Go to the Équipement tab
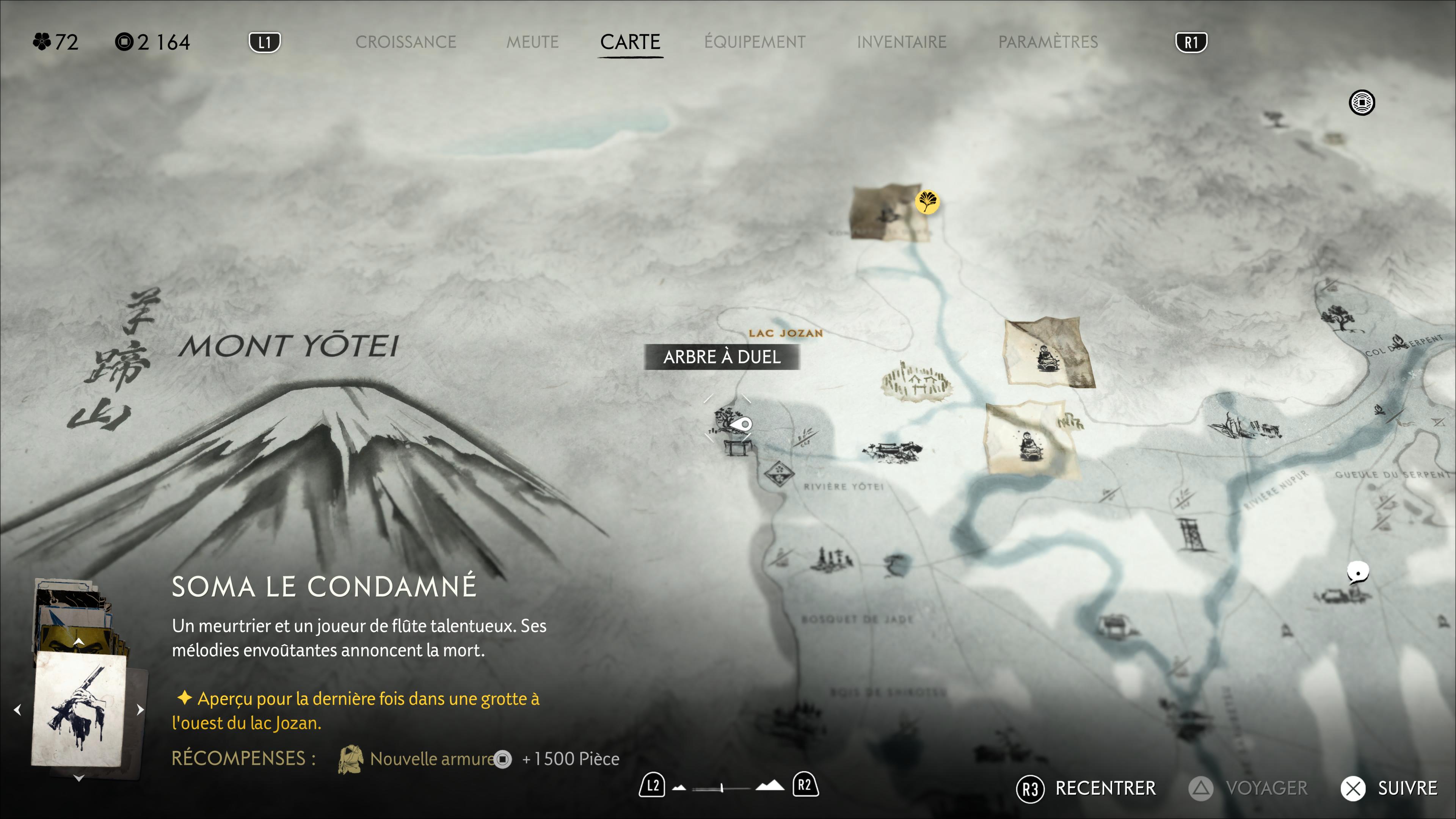This screenshot has width=1456, height=819. click(755, 42)
